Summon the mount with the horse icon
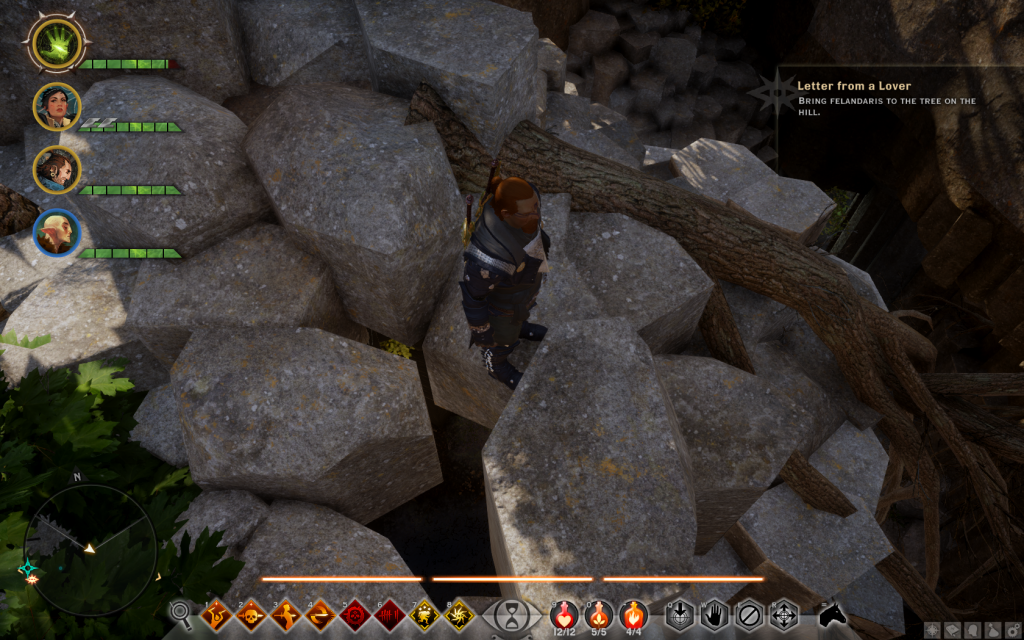Image resolution: width=1024 pixels, height=640 pixels. click(x=832, y=613)
